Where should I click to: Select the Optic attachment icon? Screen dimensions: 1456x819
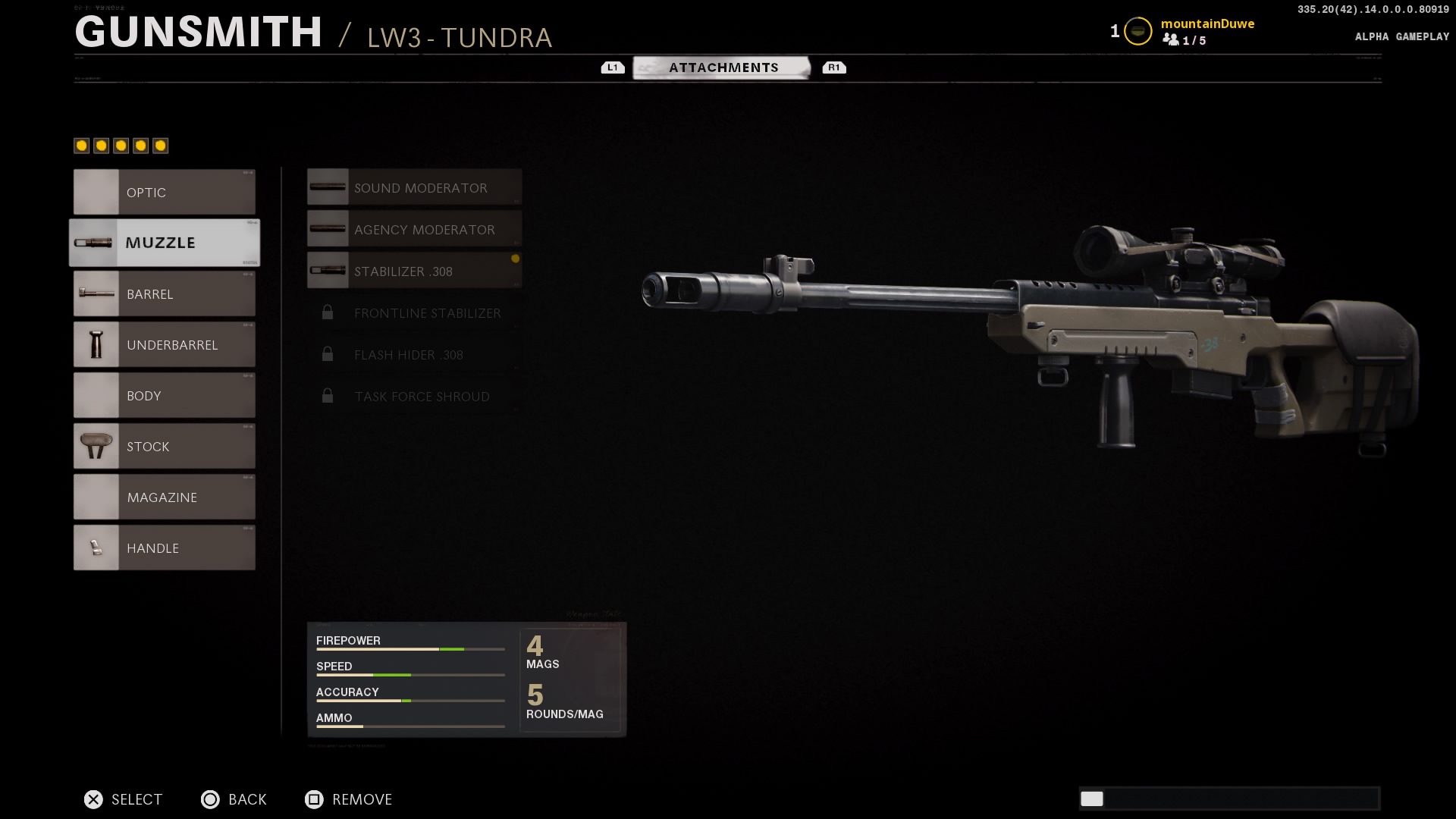(96, 192)
